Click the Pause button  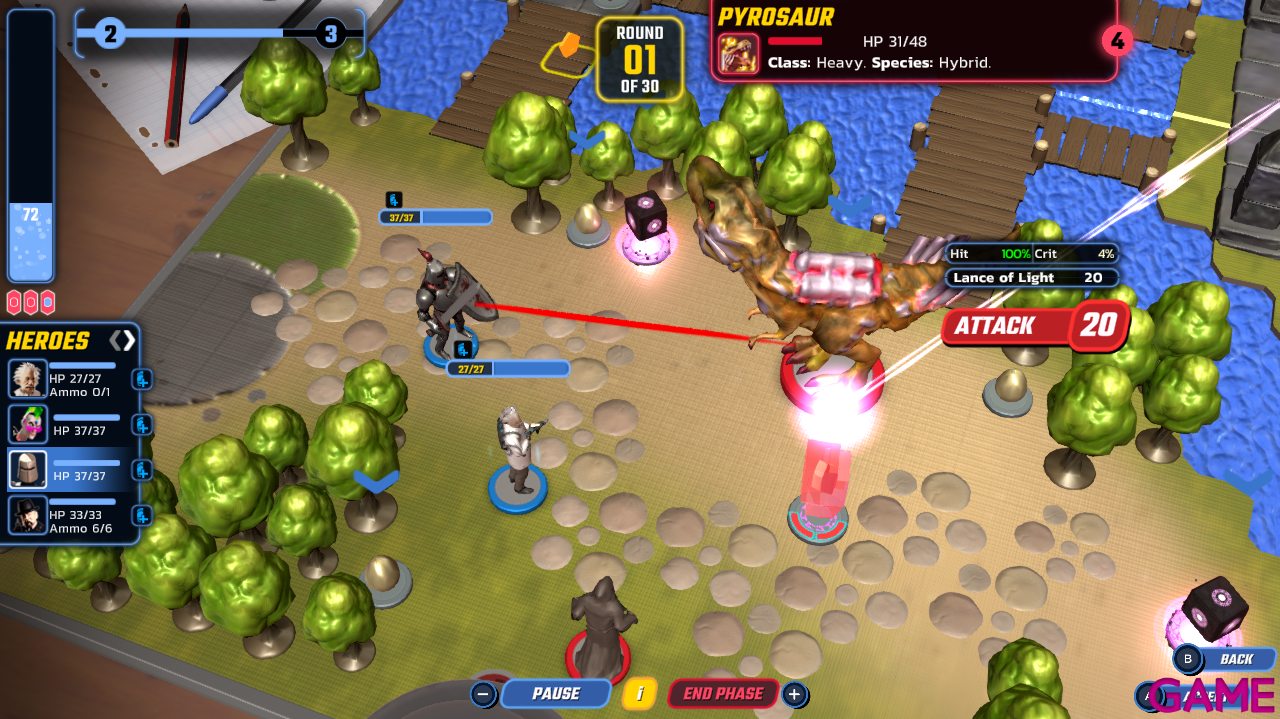pyautogui.click(x=555, y=693)
